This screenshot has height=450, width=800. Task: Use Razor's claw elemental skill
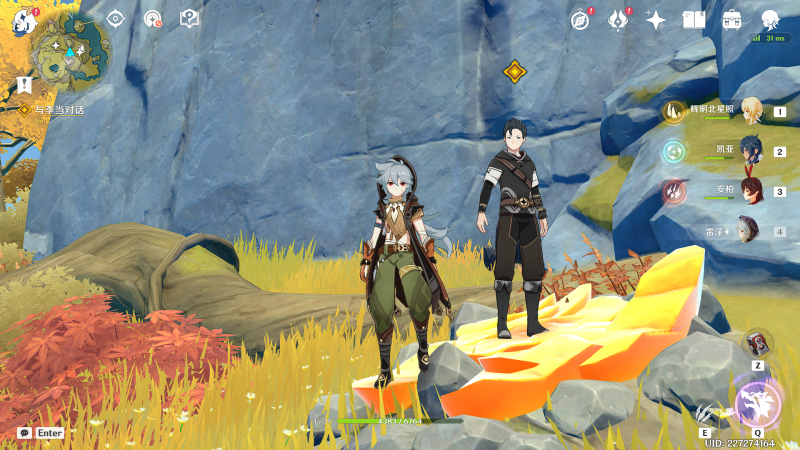coord(707,412)
